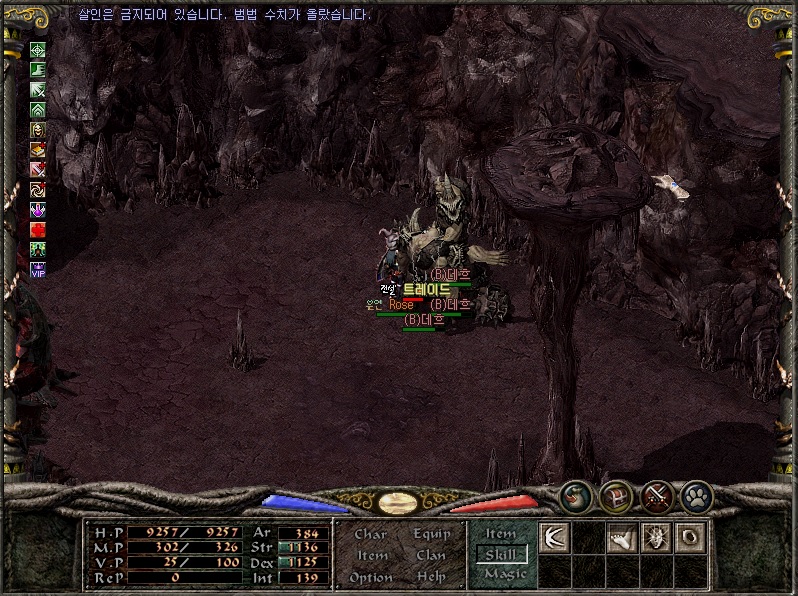Click the round duck button
The width and height of the screenshot is (798, 596).
574,495
